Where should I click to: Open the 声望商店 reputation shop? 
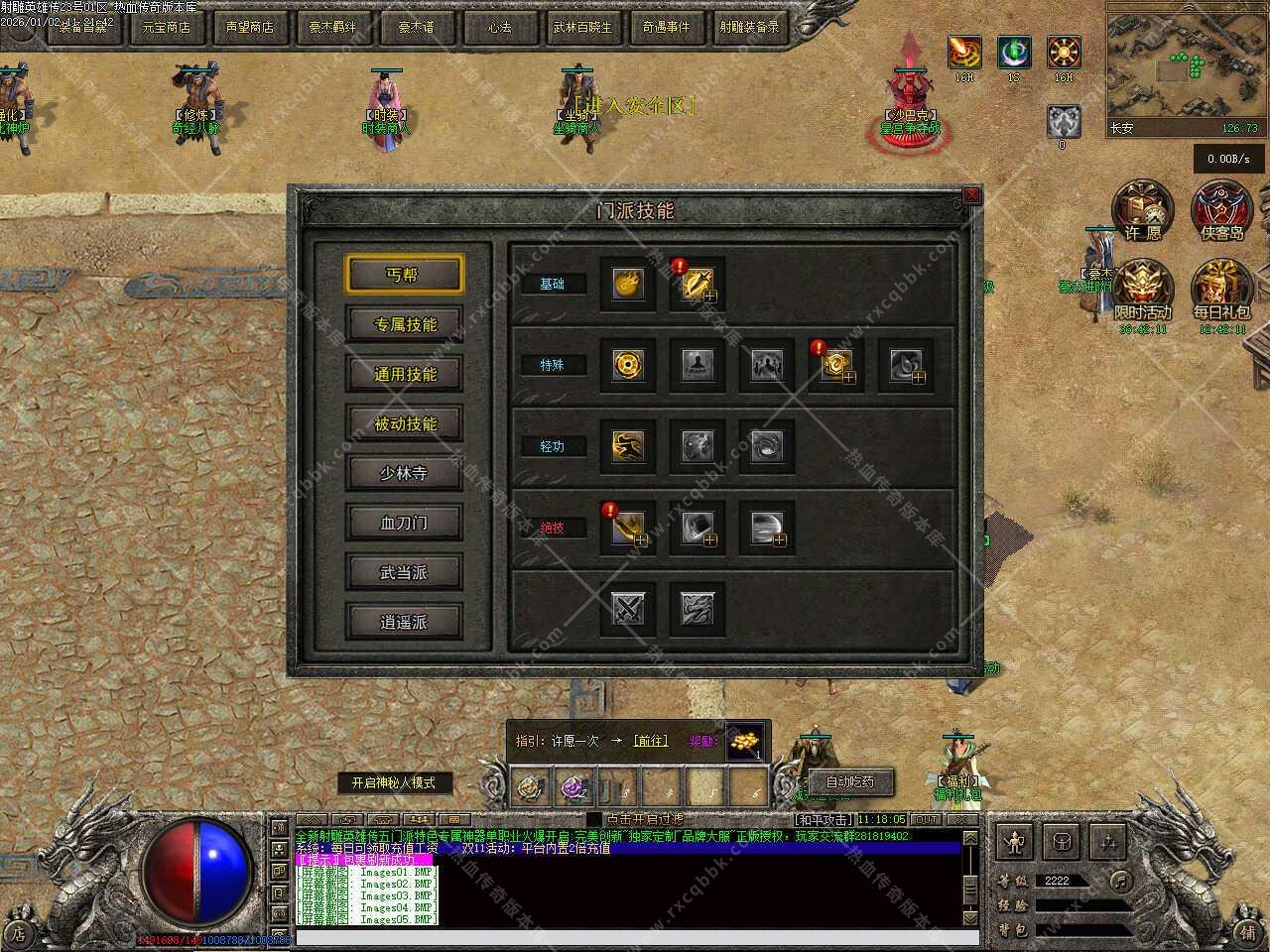pos(250,28)
